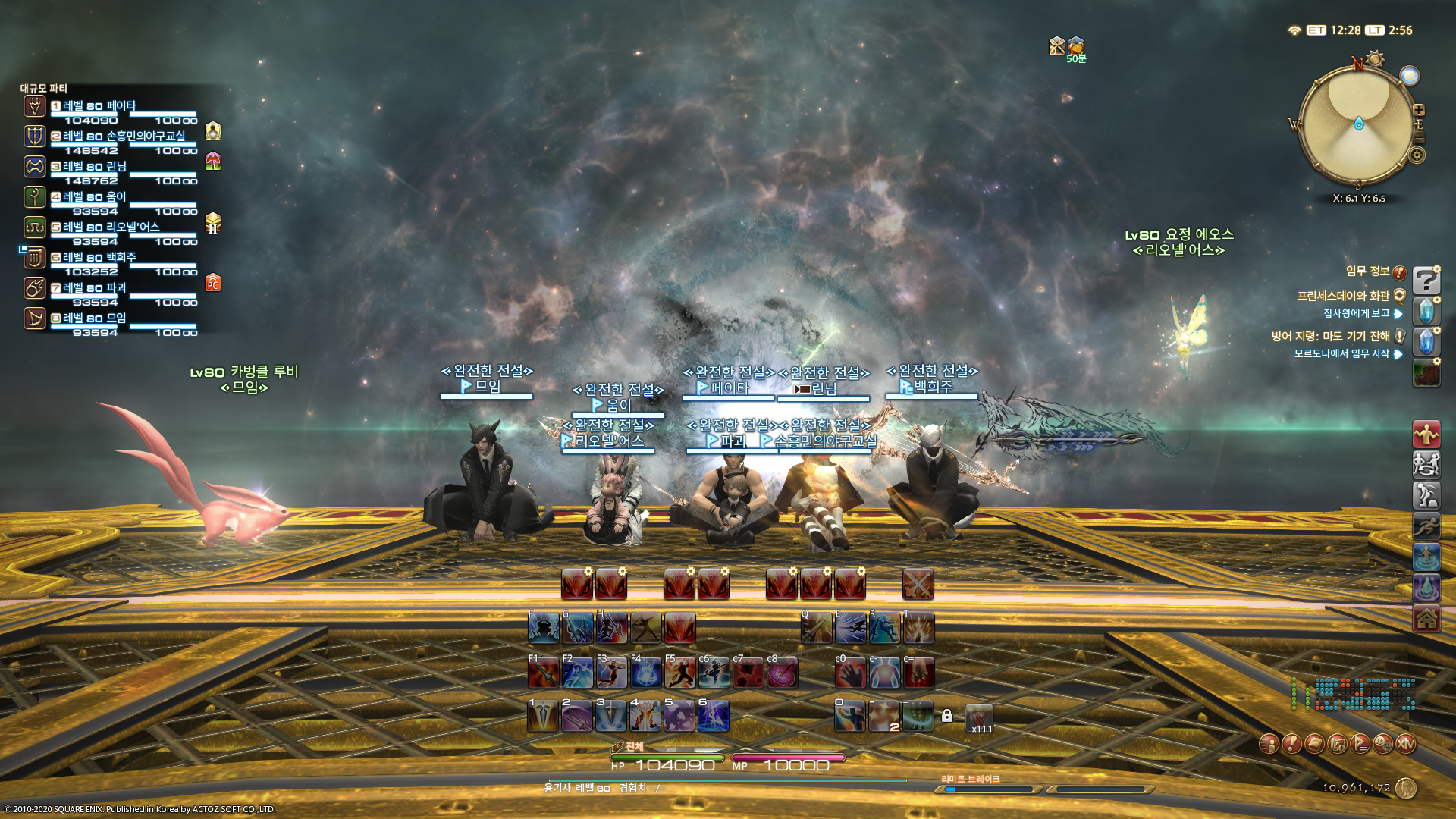Open minimap settings gear

click(1417, 155)
